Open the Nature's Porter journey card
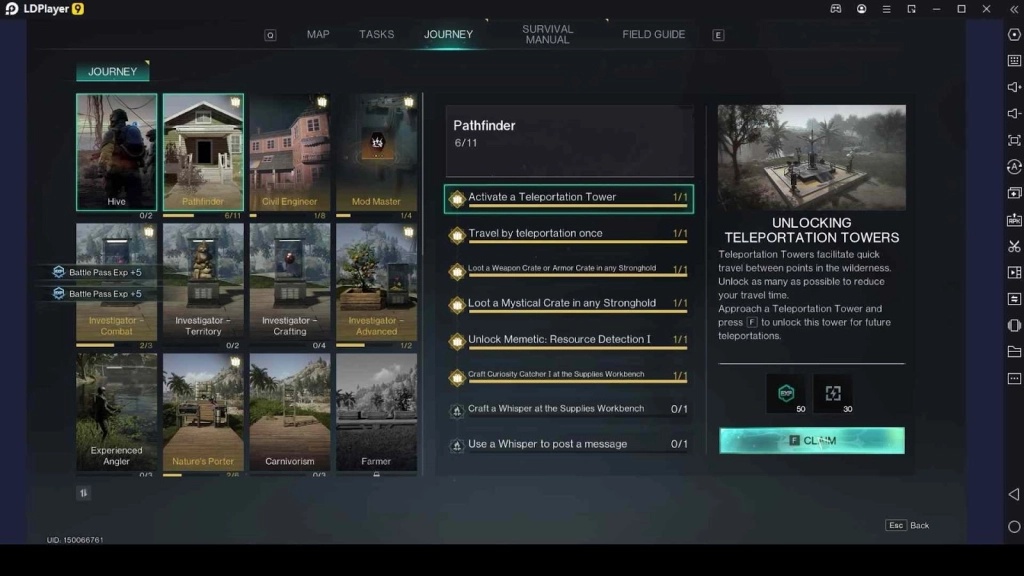This screenshot has height=576, width=1024. tap(203, 410)
